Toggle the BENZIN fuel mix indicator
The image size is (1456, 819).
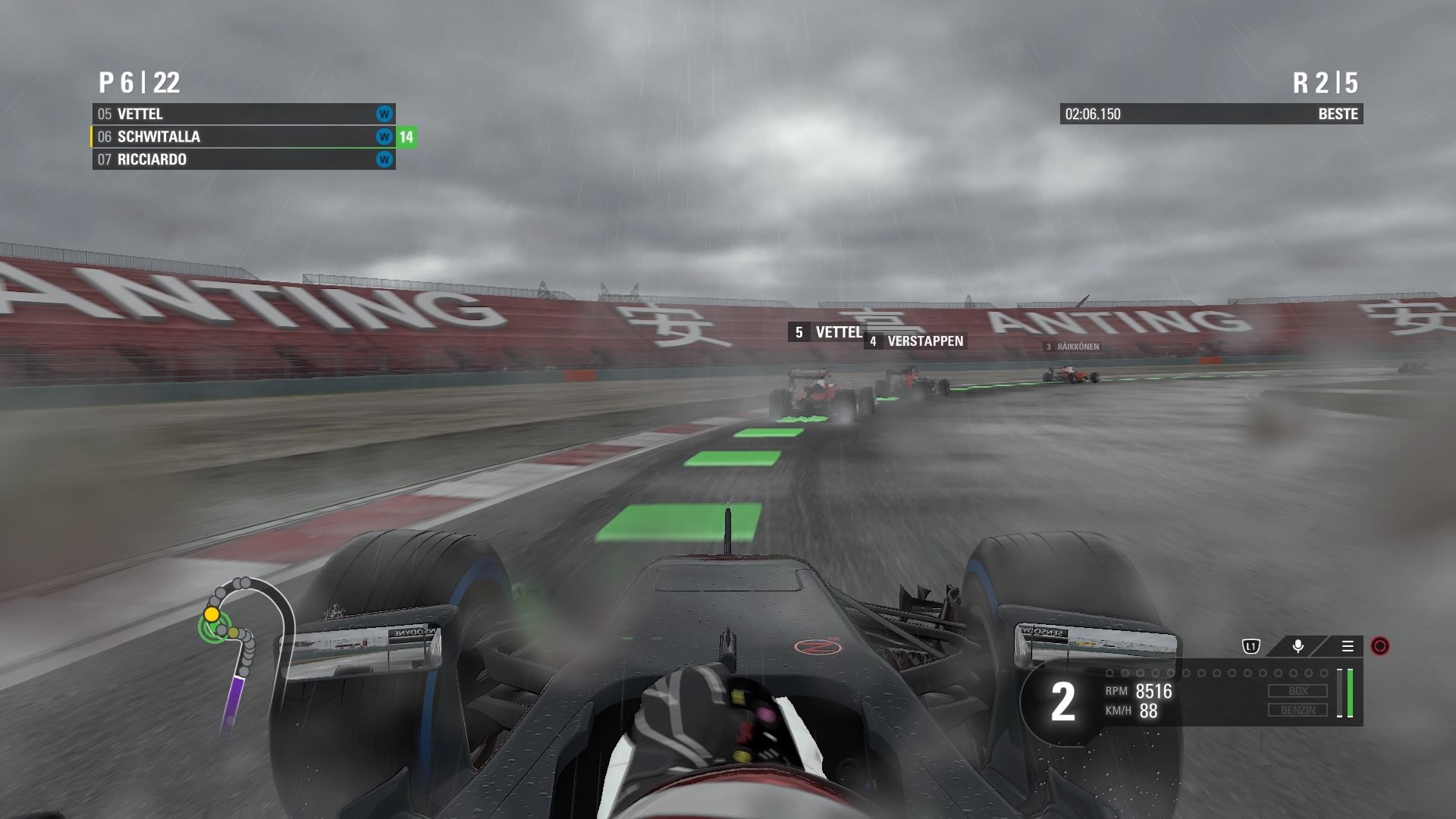pos(1298,710)
